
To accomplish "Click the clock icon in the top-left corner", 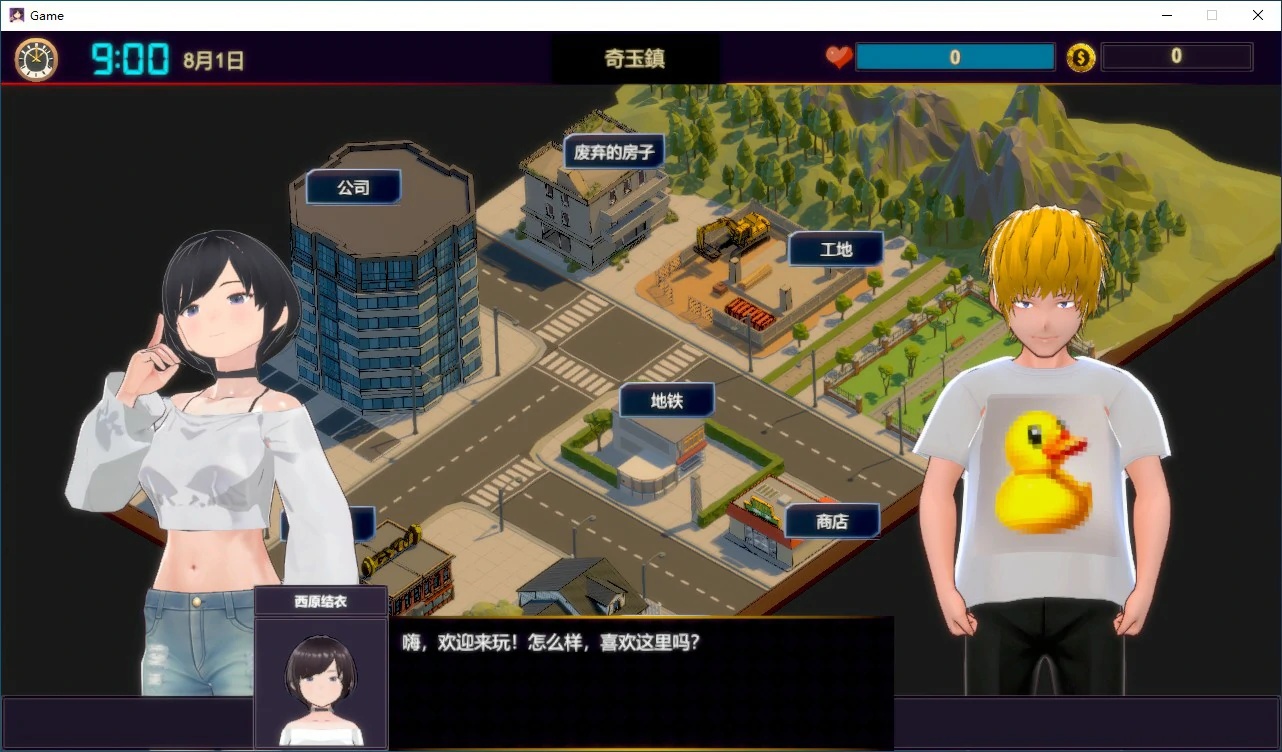I will [x=35, y=58].
